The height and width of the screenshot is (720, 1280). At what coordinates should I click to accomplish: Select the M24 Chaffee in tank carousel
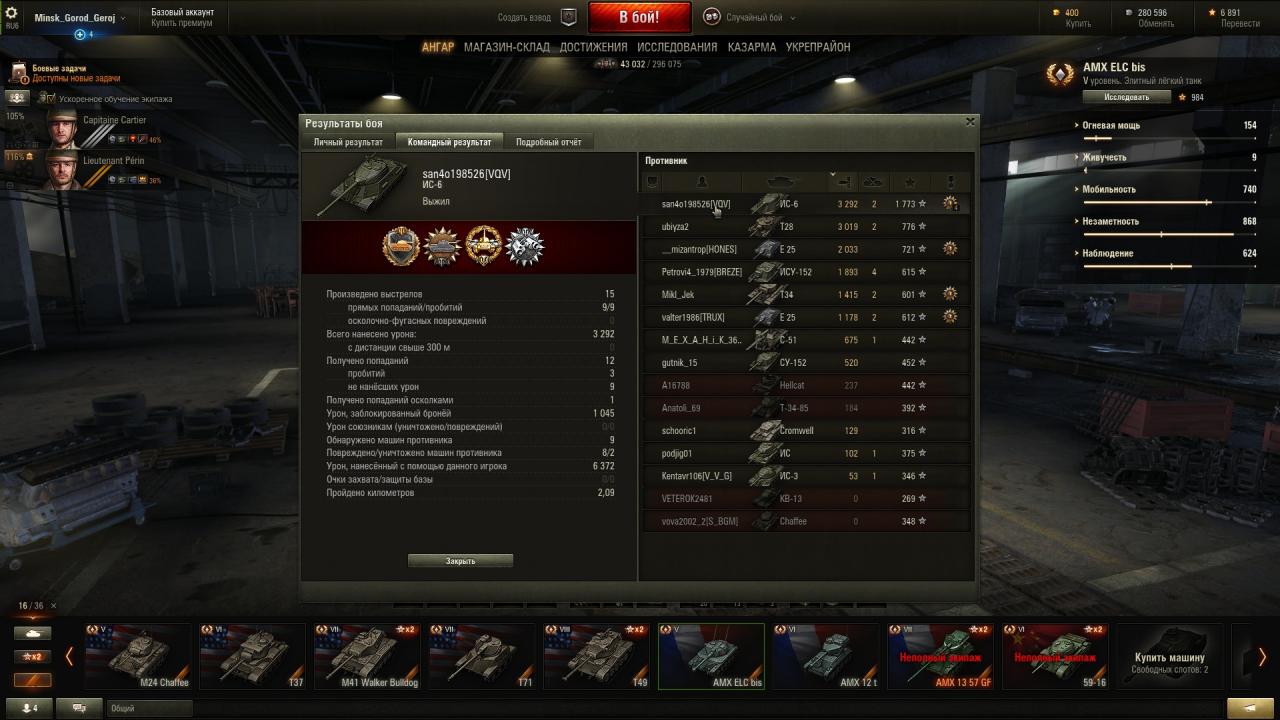coord(137,657)
